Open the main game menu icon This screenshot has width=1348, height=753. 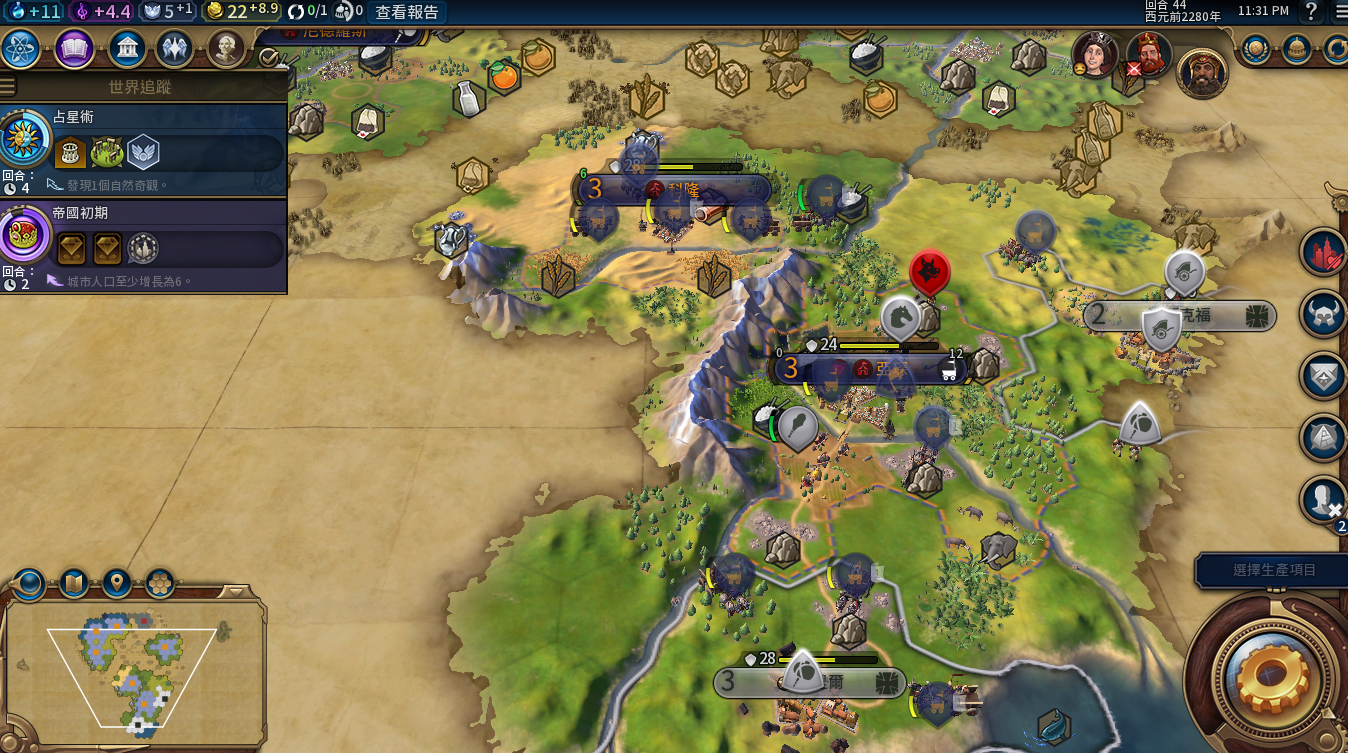click(1340, 12)
